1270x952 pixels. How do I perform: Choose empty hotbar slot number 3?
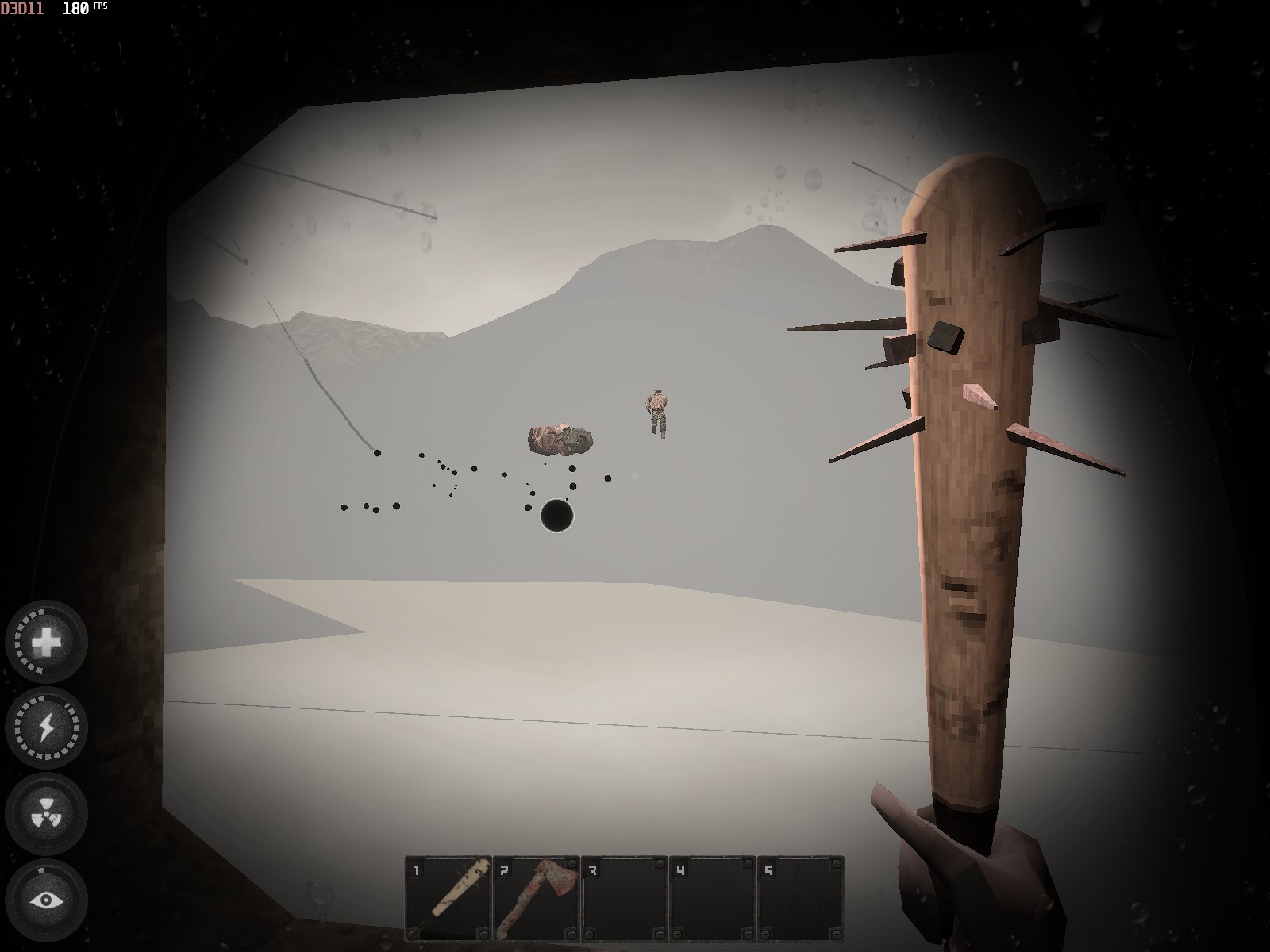[625, 897]
